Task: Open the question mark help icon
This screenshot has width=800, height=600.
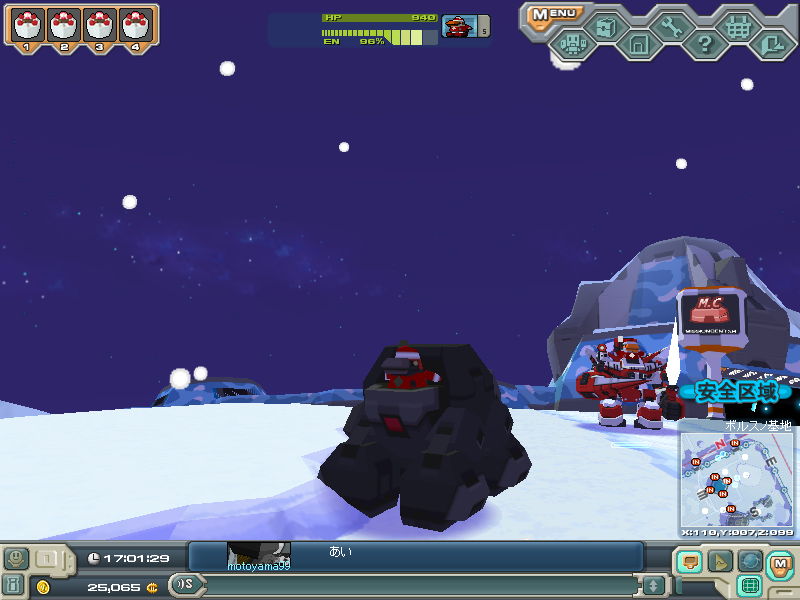Action: point(705,44)
